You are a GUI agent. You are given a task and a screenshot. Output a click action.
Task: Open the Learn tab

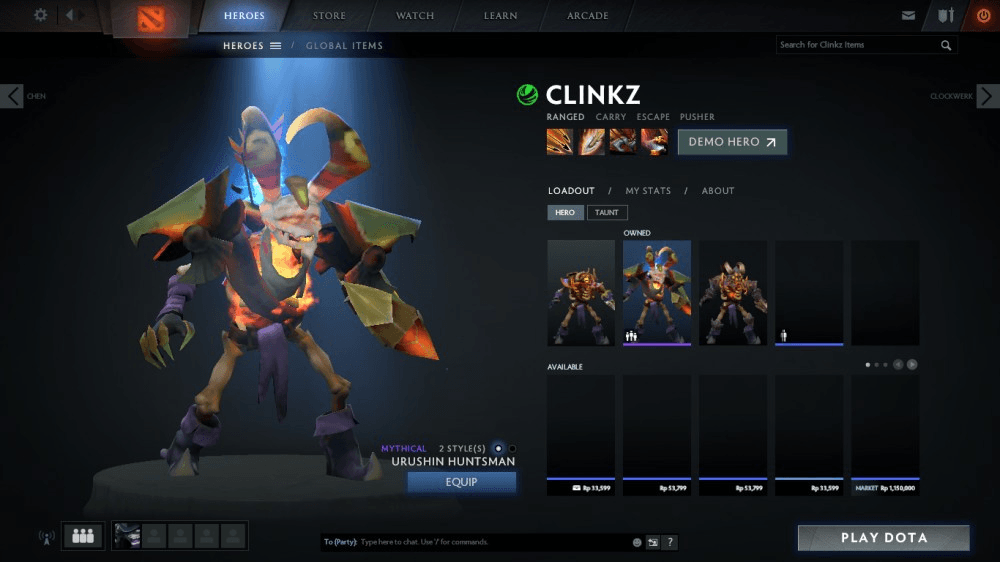click(x=500, y=16)
